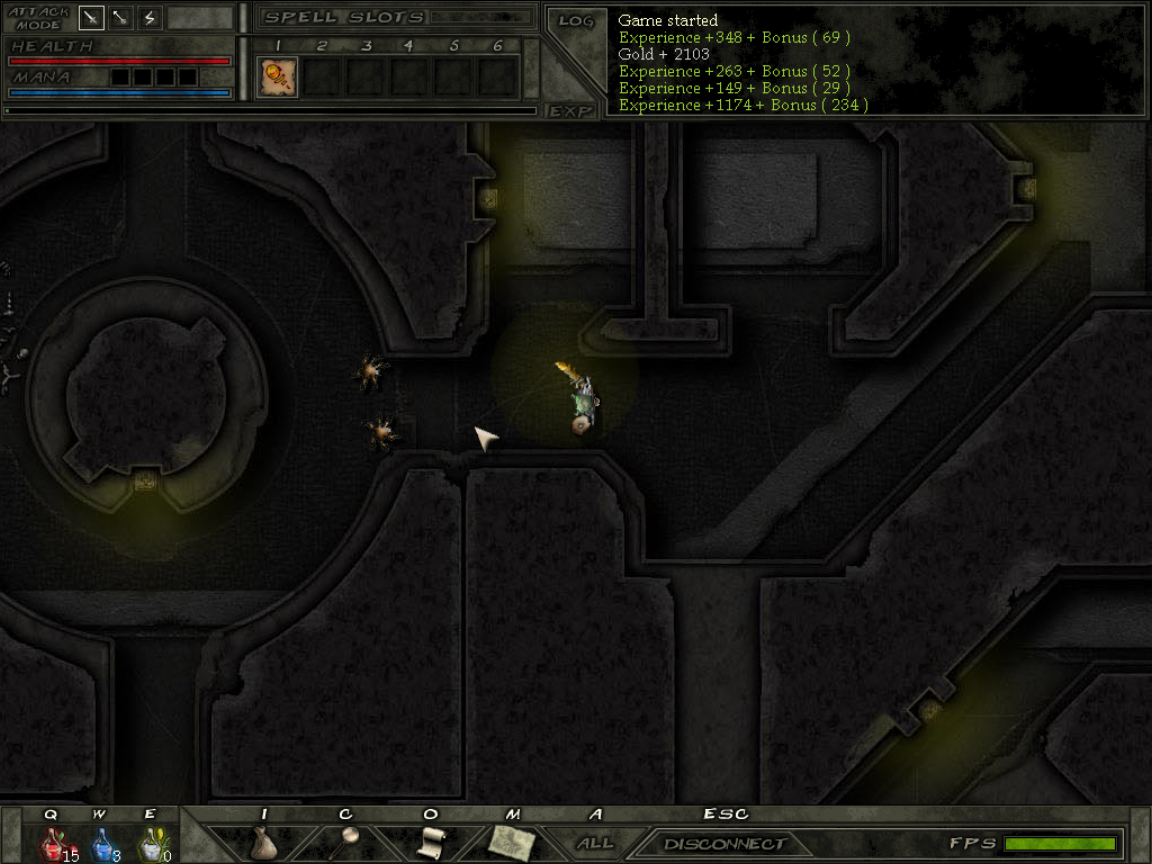
Task: Open the scroll icon panel
Action: [430, 843]
